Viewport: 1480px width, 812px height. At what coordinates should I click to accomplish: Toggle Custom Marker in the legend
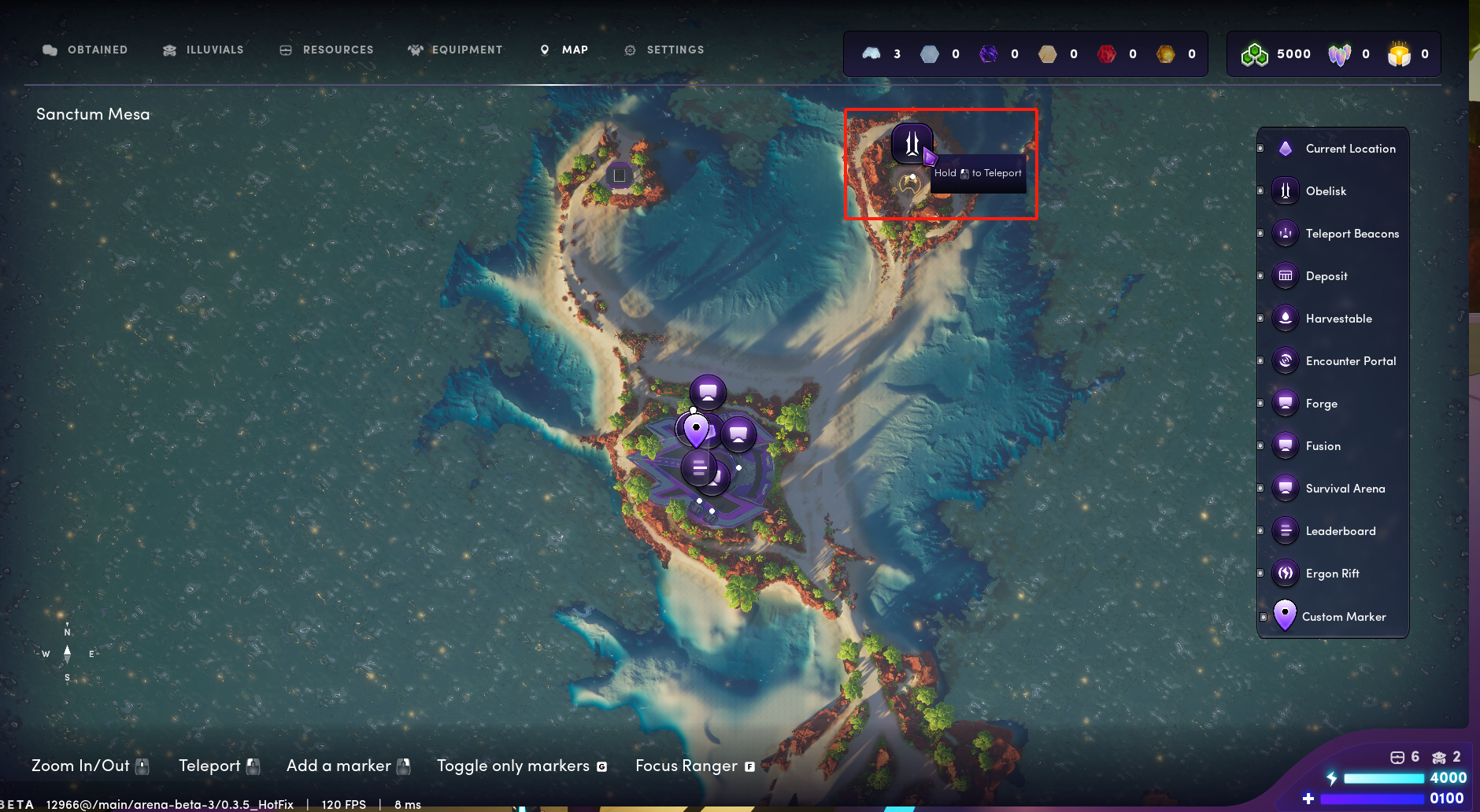tap(1343, 617)
